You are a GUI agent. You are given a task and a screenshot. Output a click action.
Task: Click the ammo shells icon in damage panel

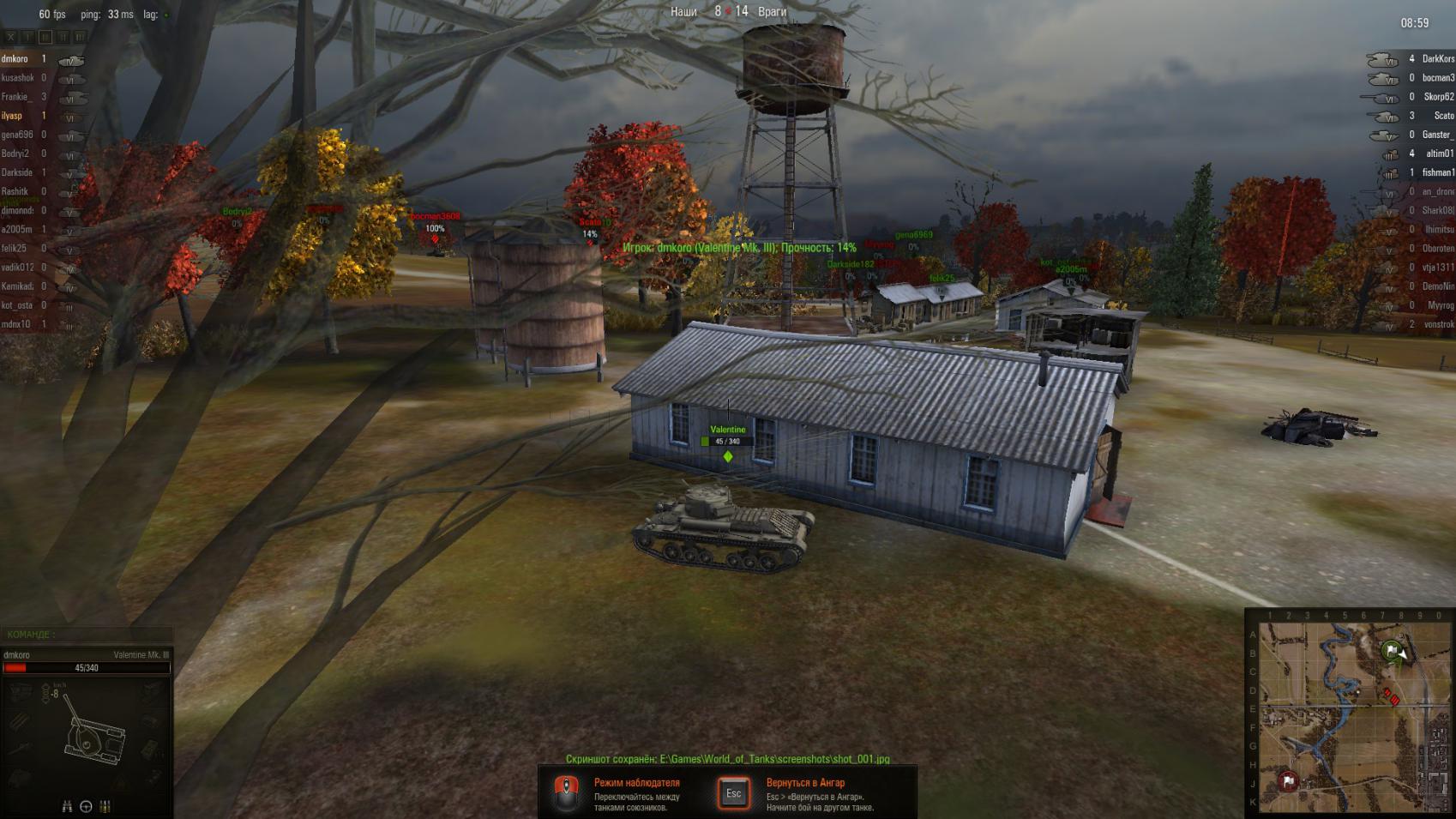105,806
